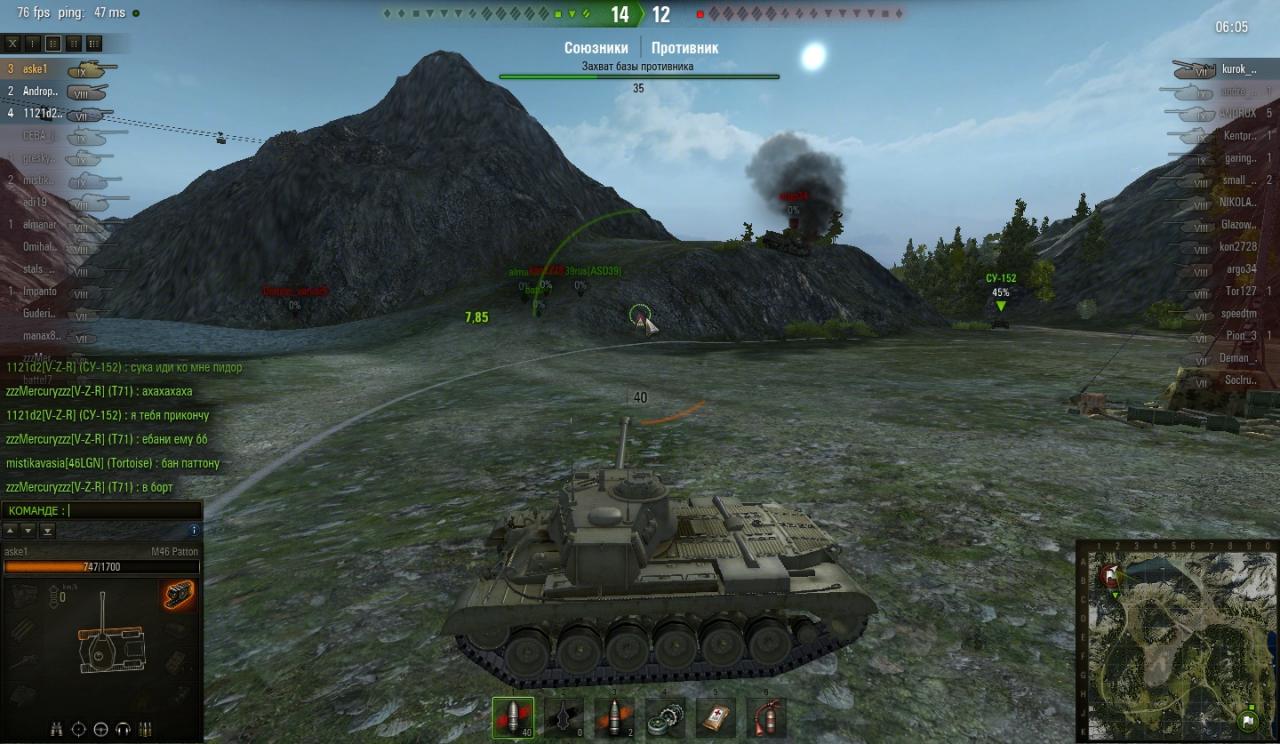This screenshot has height=744, width=1280.
Task: Open the blue chat info icon
Action: click(x=194, y=530)
